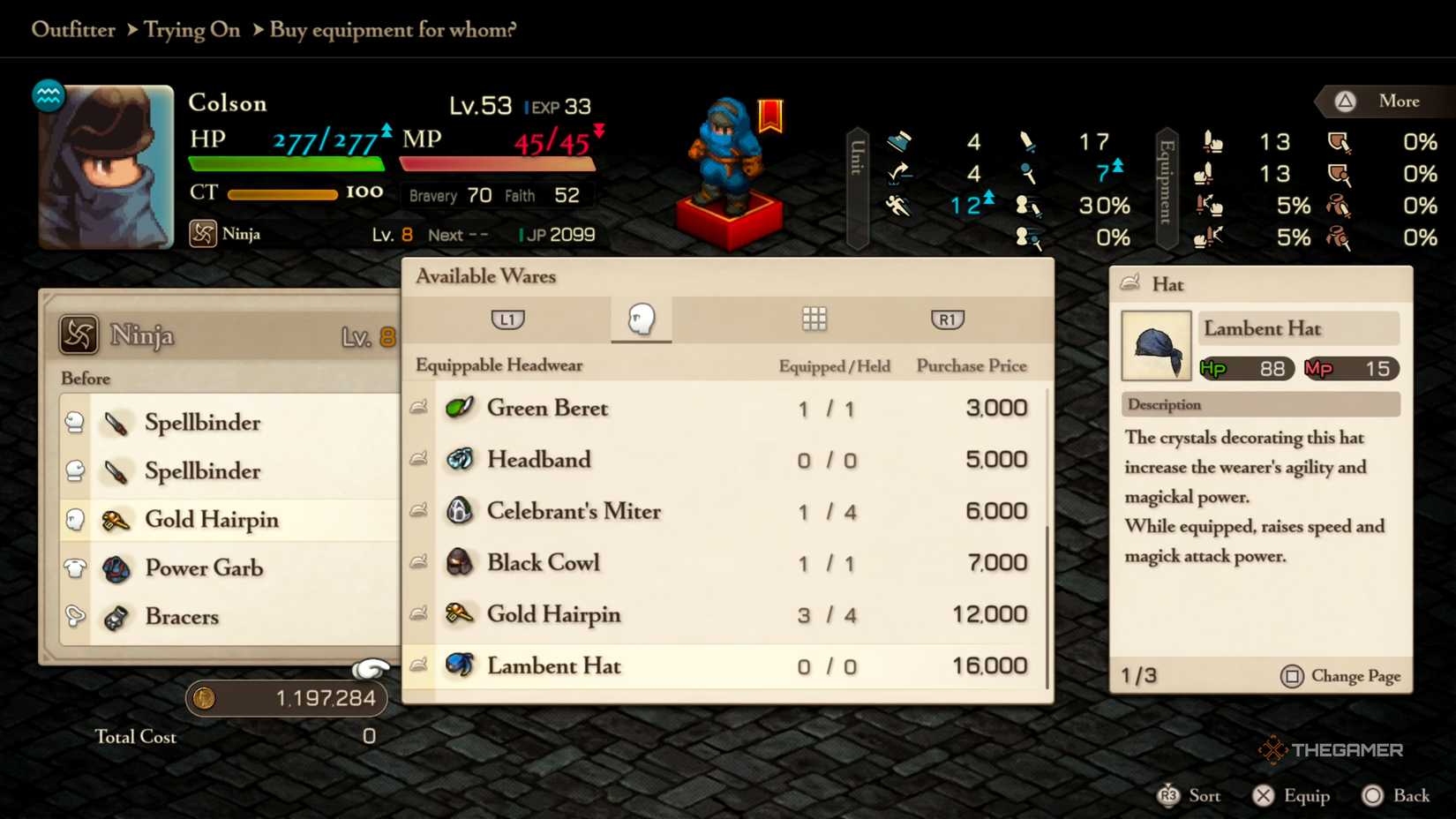Click the Power Garb armor icon
Image resolution: width=1456 pixels, height=819 pixels.
coord(116,567)
